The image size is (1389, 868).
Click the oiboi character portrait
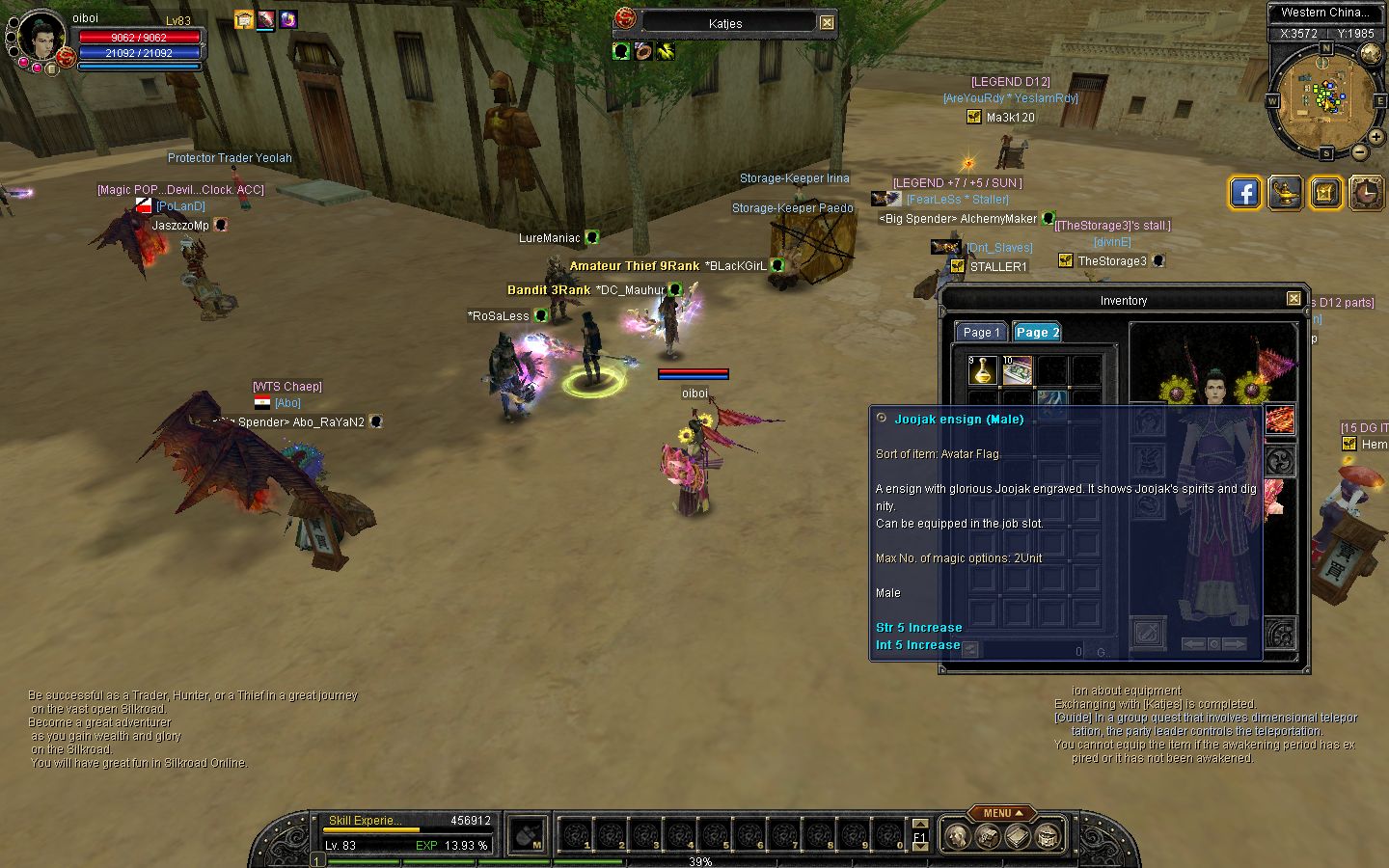click(41, 39)
